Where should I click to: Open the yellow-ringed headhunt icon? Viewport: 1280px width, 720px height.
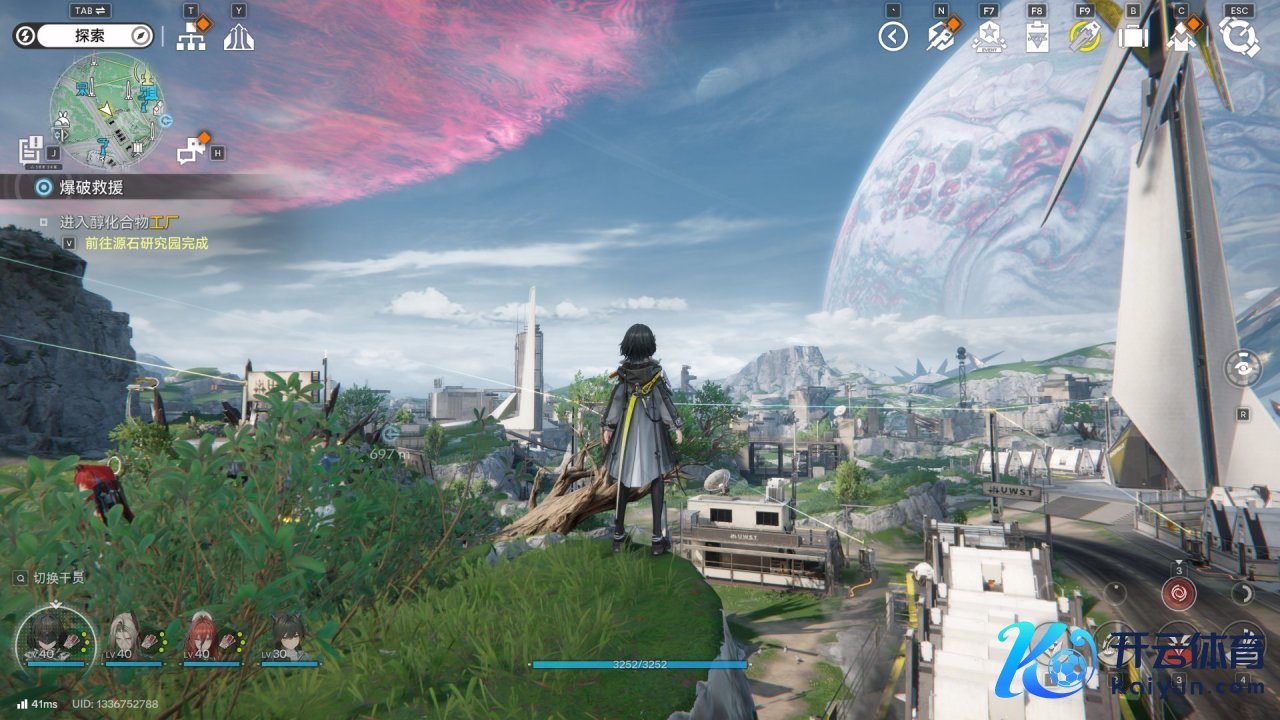click(x=1085, y=37)
